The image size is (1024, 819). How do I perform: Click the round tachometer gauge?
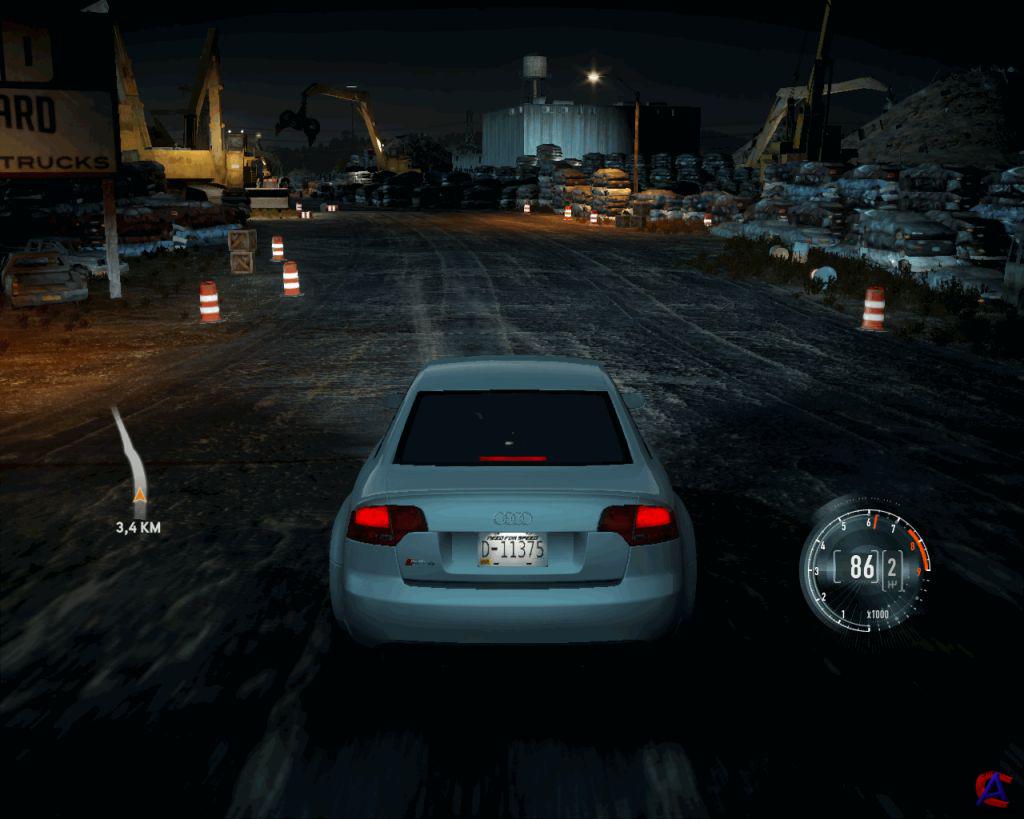[866, 568]
